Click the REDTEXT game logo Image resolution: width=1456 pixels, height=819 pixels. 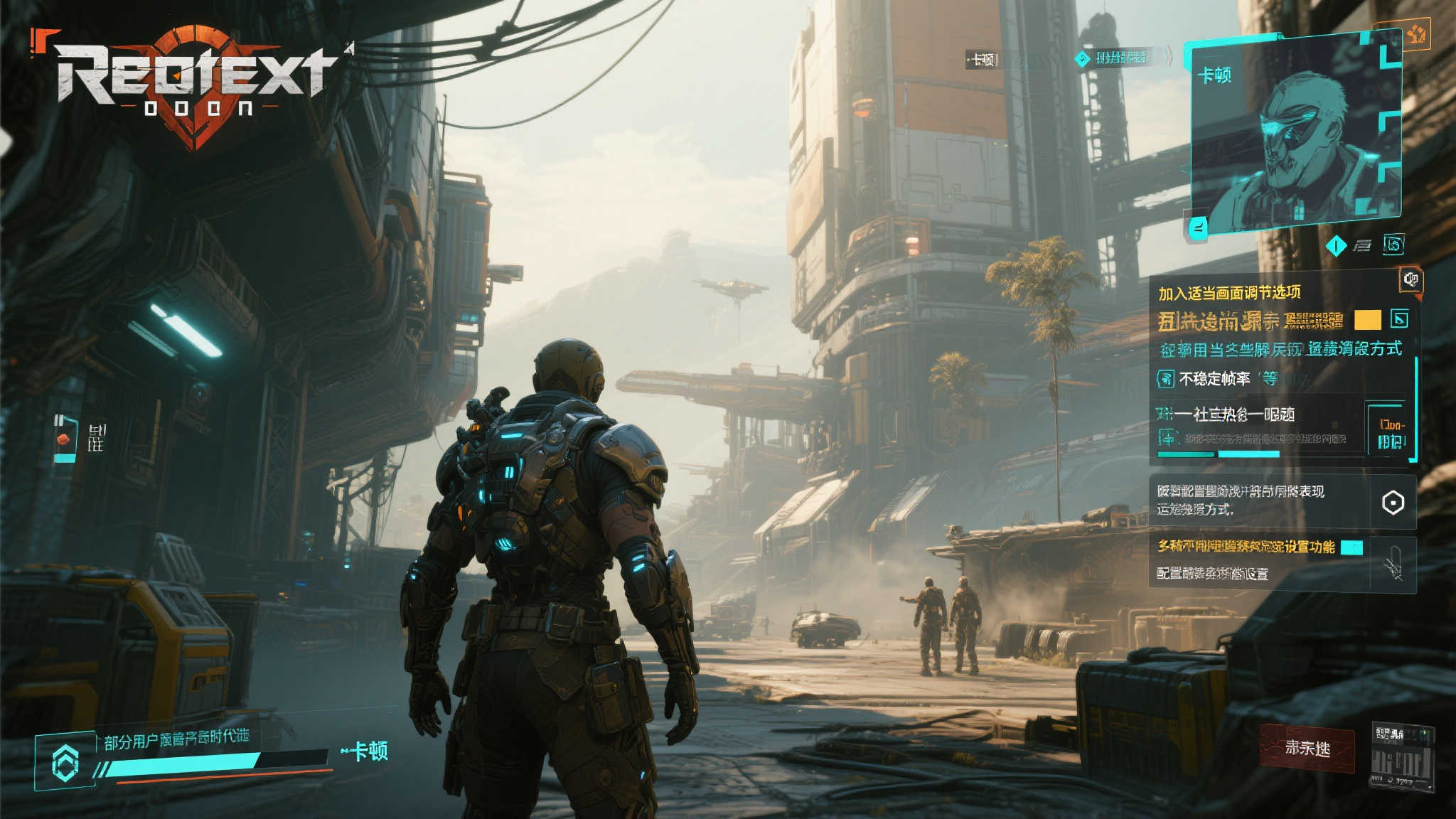(192, 82)
